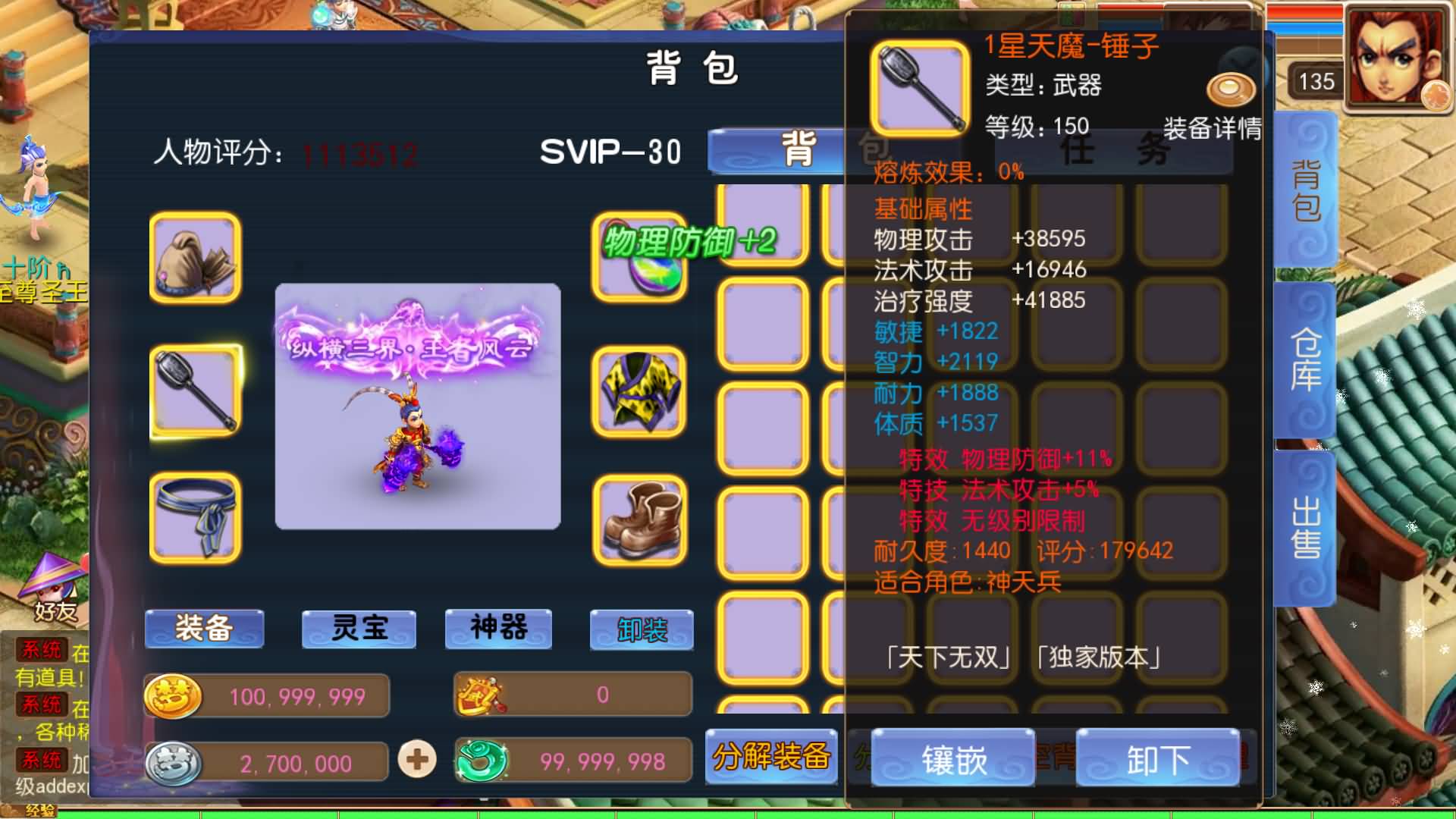Open 装备详情 via the coin icon
This screenshot has height=819, width=1456.
pyautogui.click(x=1230, y=89)
